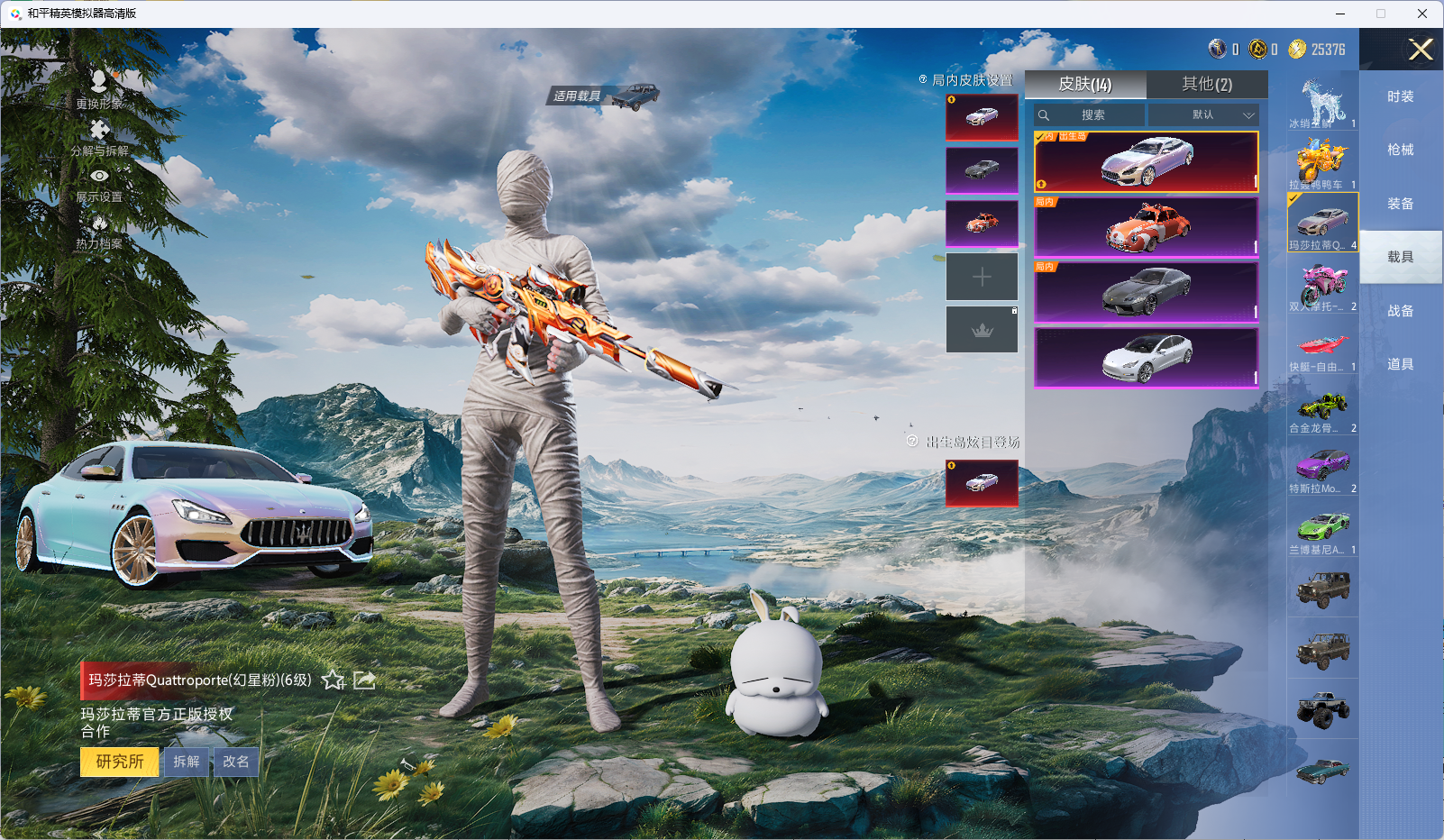
Task: Open 更换形象 on the left
Action: (99, 89)
